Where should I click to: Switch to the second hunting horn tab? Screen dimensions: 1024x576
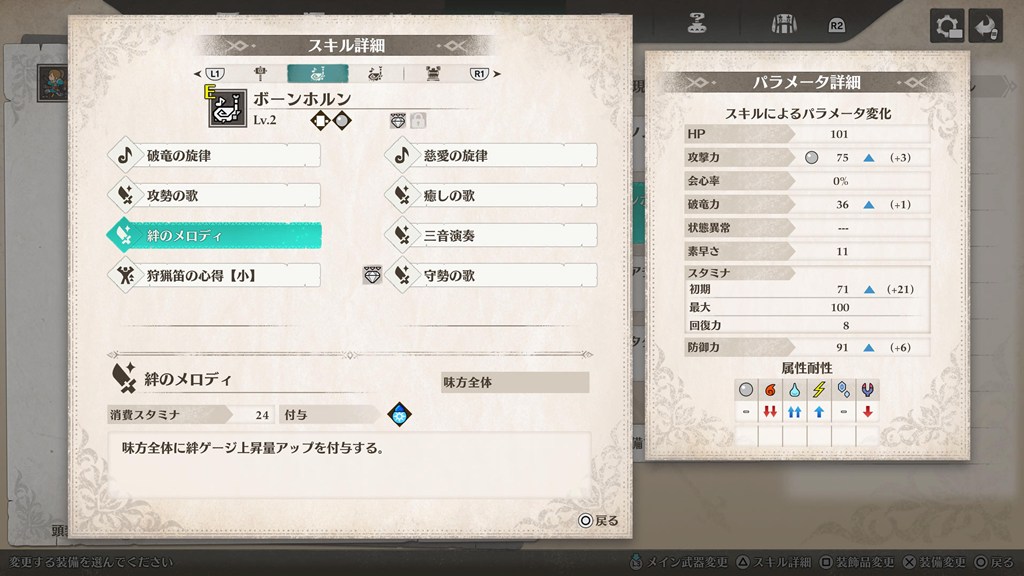click(375, 73)
